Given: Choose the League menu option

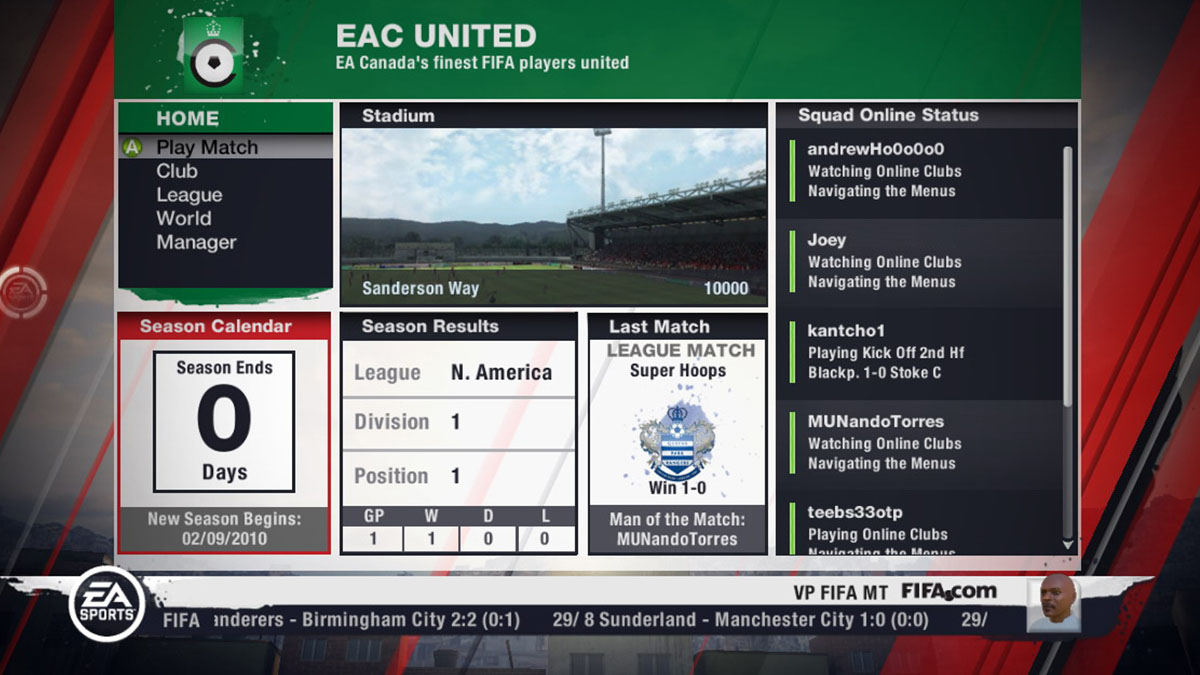Looking at the screenshot, I should coord(189,195).
